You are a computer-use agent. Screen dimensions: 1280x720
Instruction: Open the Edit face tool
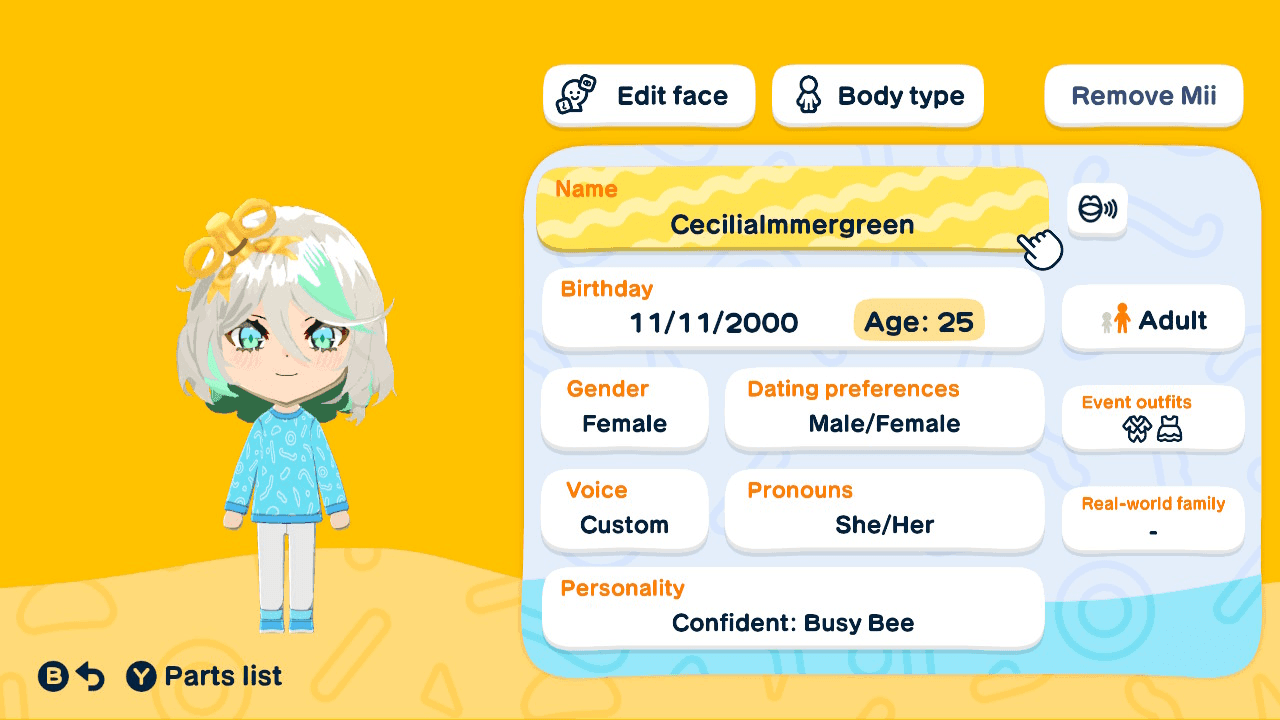pyautogui.click(x=648, y=95)
